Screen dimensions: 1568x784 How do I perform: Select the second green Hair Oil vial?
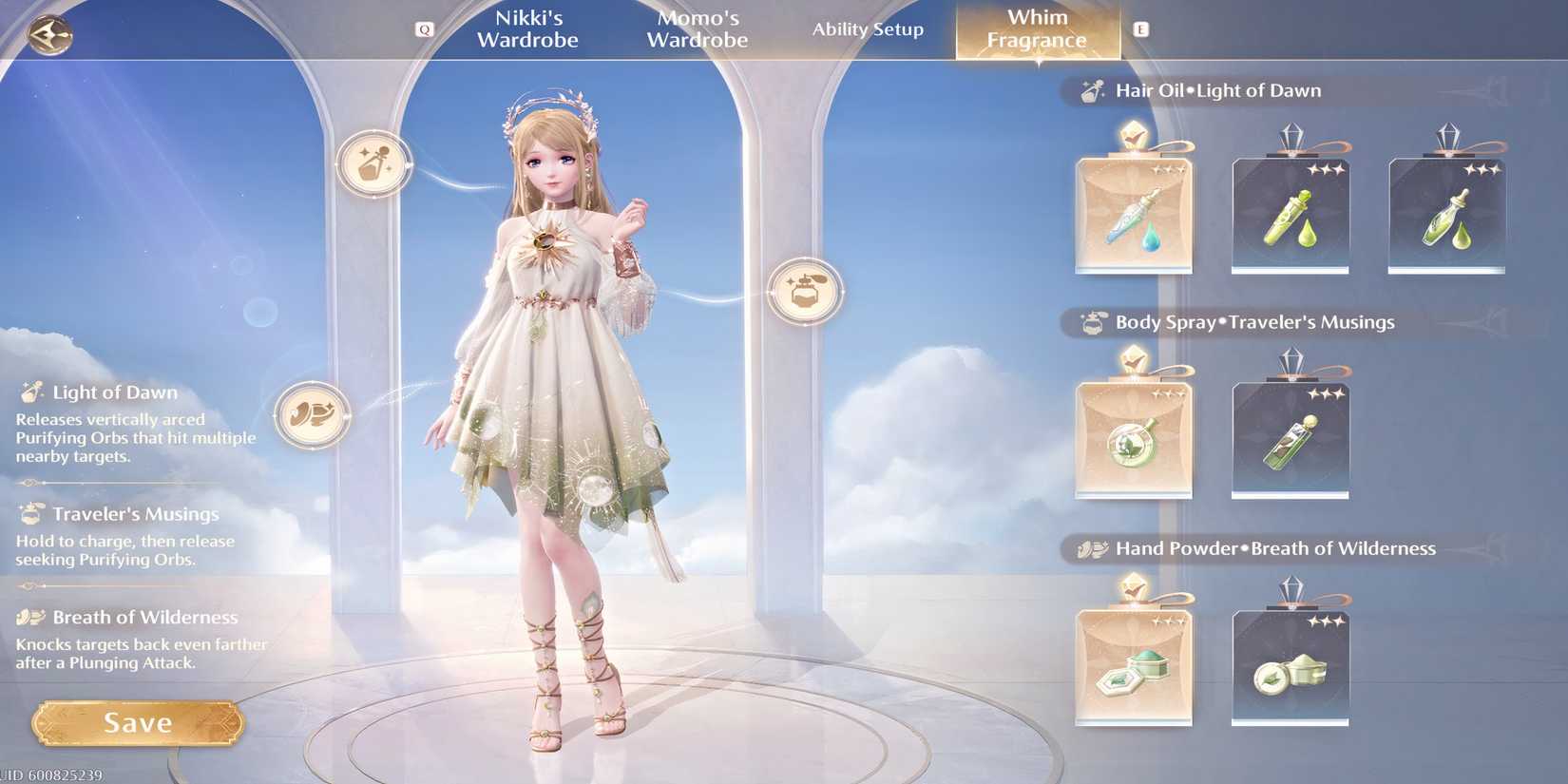click(x=1290, y=214)
